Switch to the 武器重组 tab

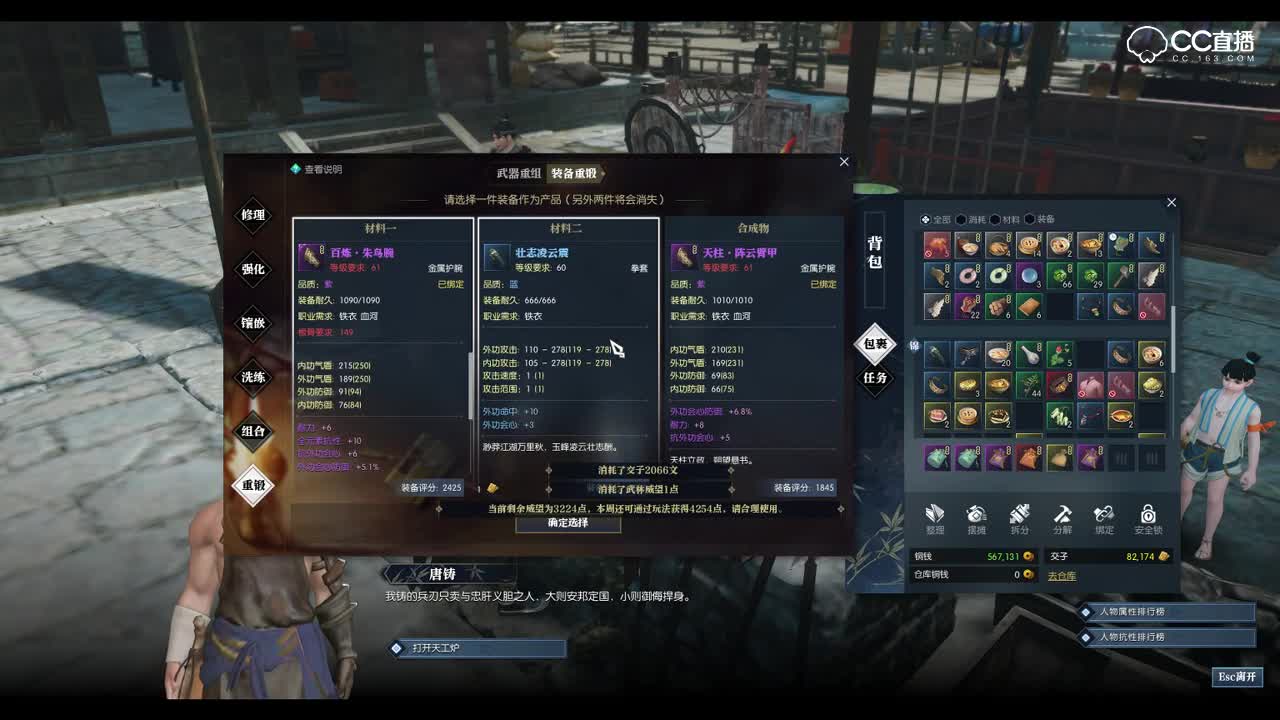point(518,173)
